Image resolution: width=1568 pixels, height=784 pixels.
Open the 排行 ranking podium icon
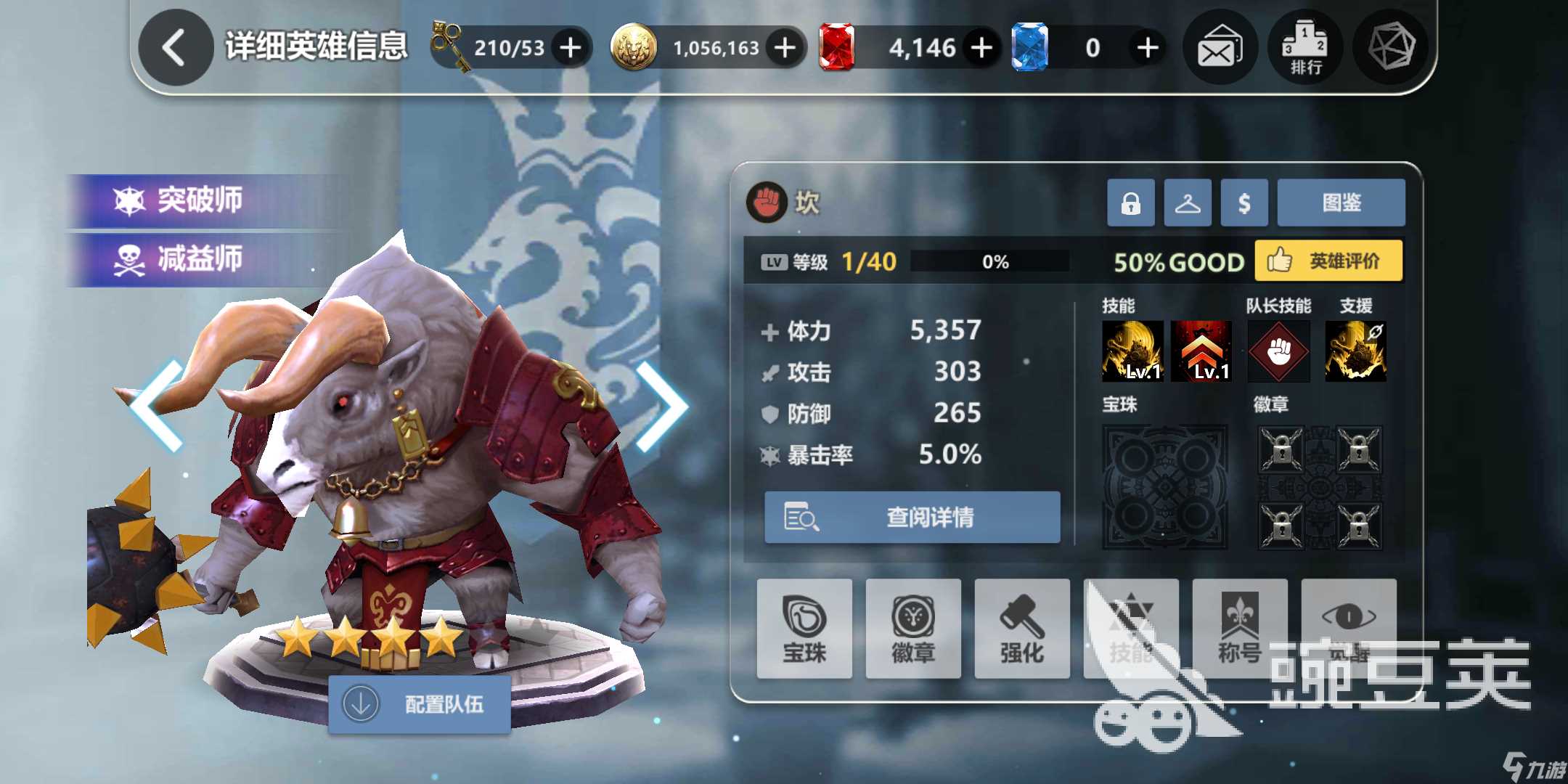1304,46
